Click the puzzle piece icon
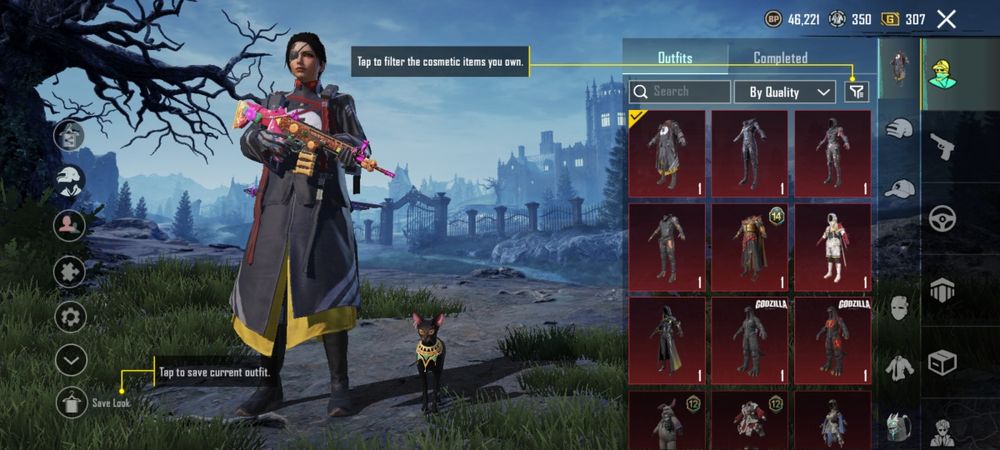 (x=71, y=272)
